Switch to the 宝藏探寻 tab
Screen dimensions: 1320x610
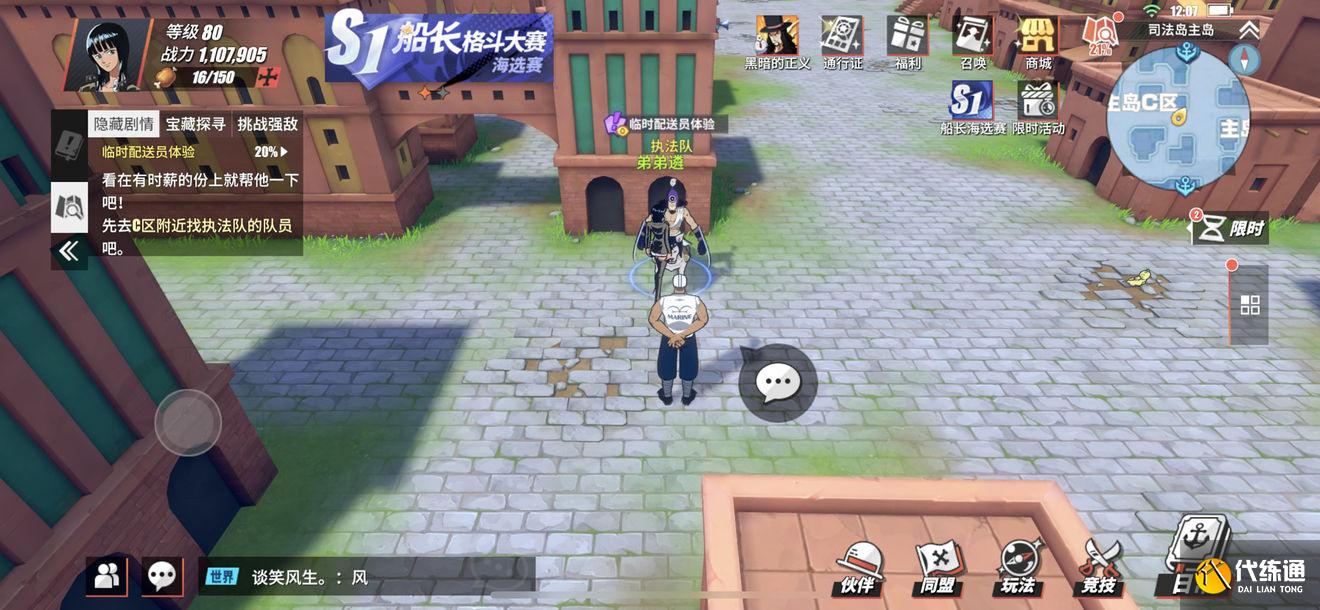pos(195,125)
